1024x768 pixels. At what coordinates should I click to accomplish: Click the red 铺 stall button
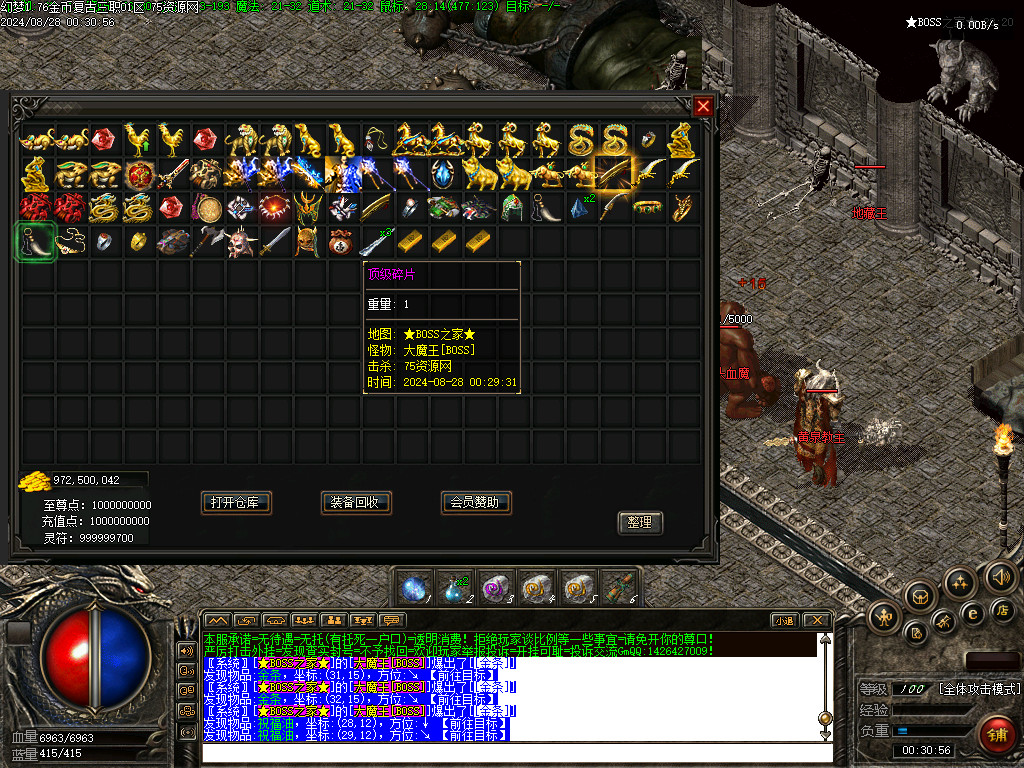click(996, 735)
